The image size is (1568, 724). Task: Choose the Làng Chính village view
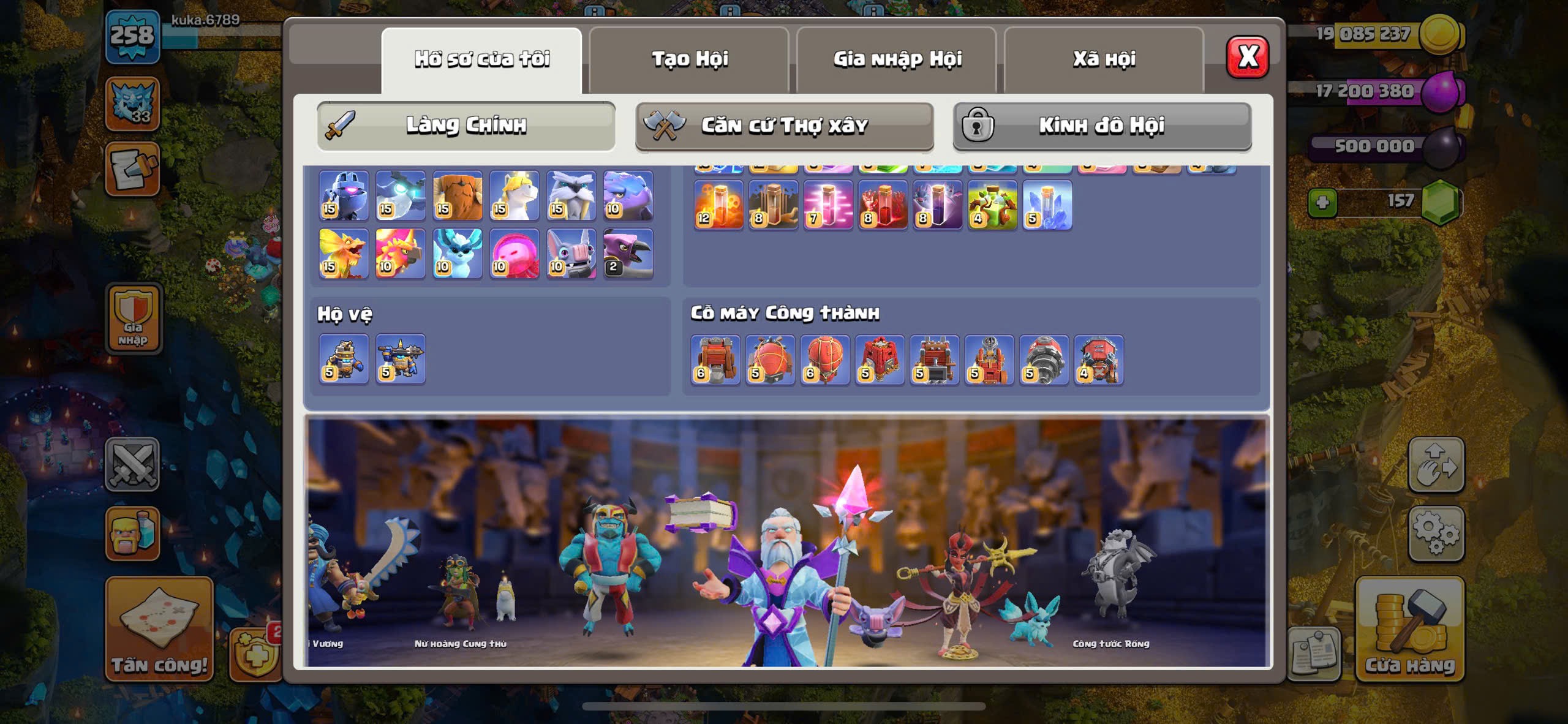[x=466, y=126]
